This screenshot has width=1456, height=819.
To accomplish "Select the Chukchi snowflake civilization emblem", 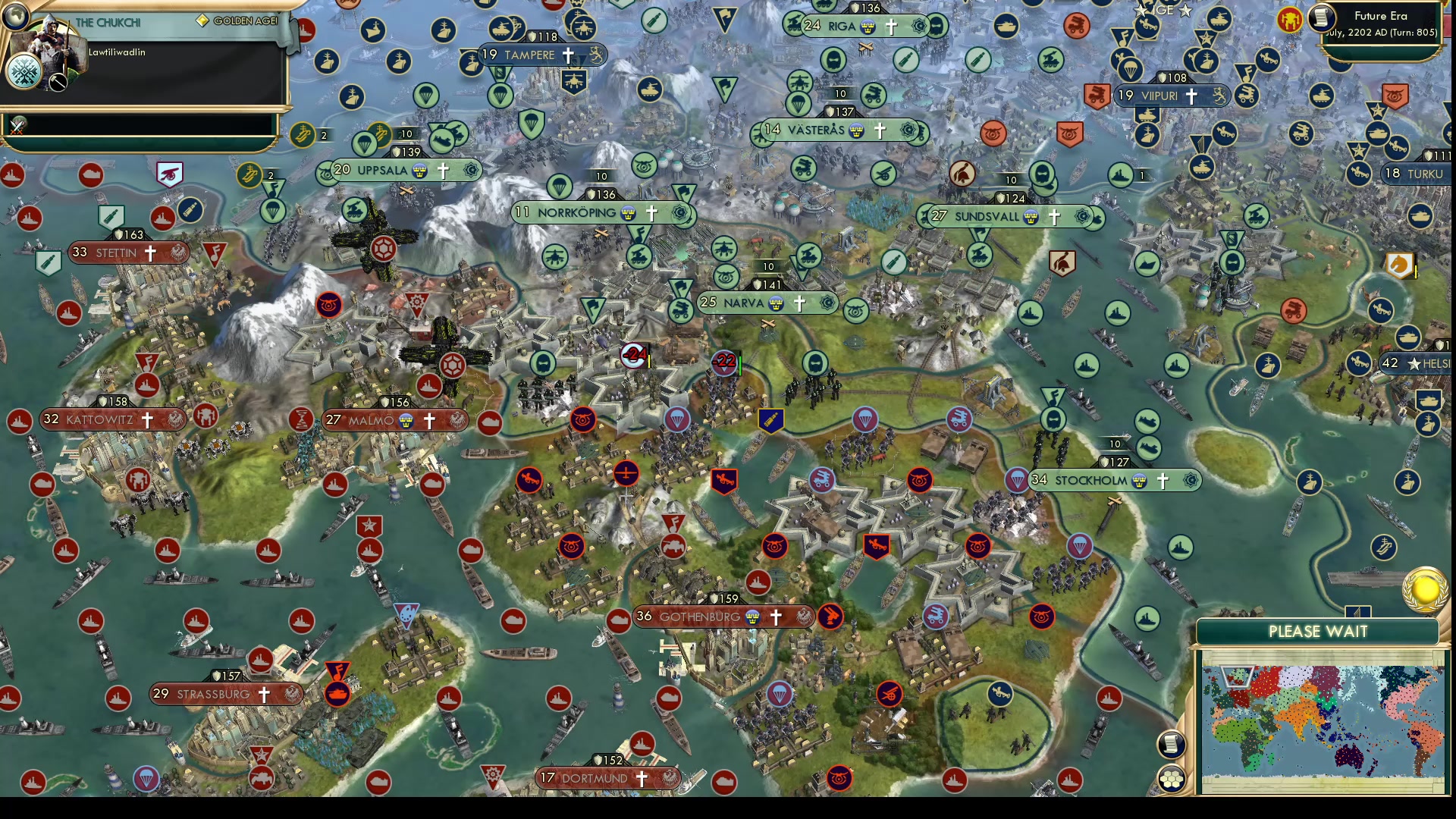I will coord(25,71).
